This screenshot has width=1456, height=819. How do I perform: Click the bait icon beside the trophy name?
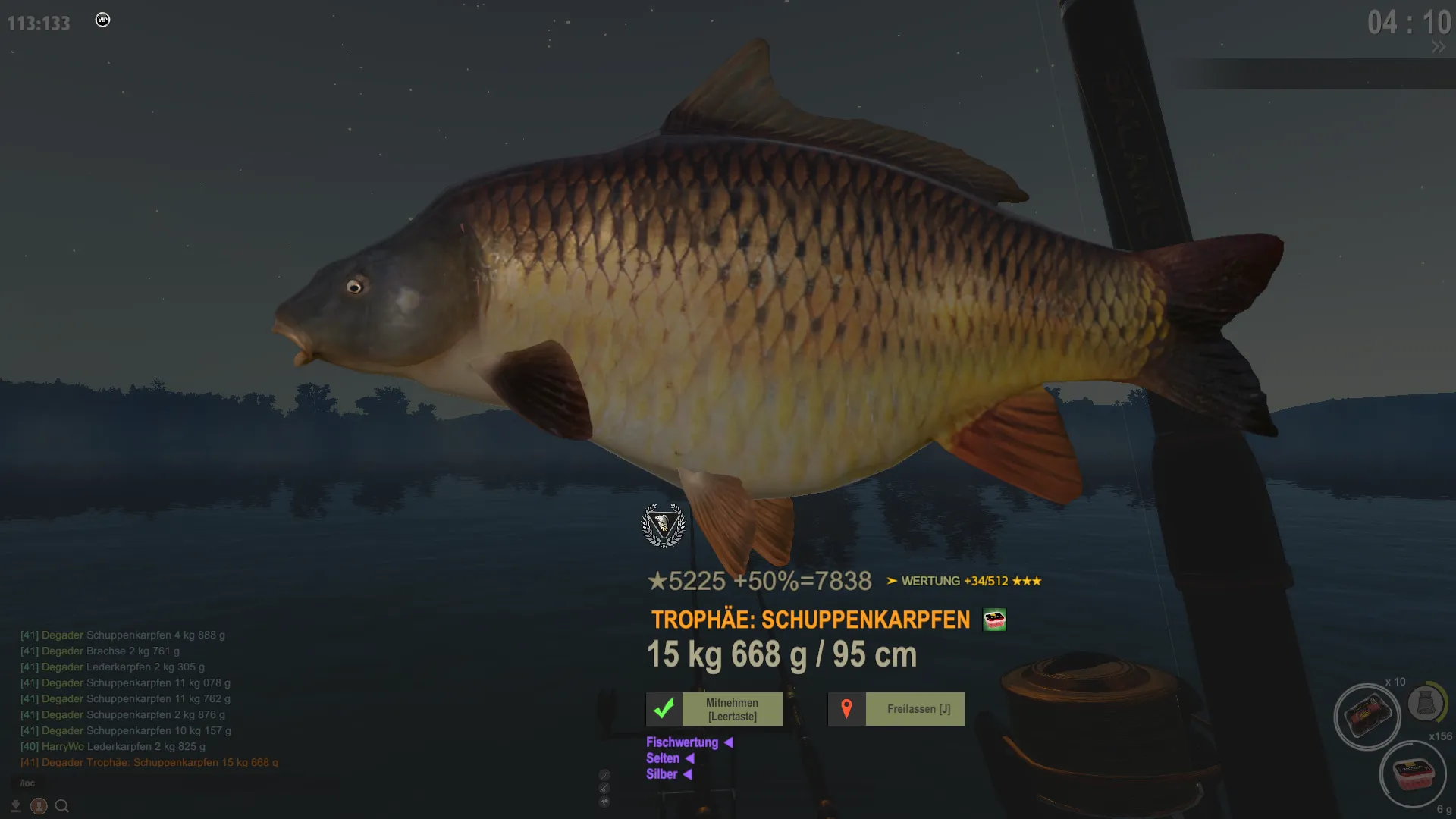click(x=994, y=620)
